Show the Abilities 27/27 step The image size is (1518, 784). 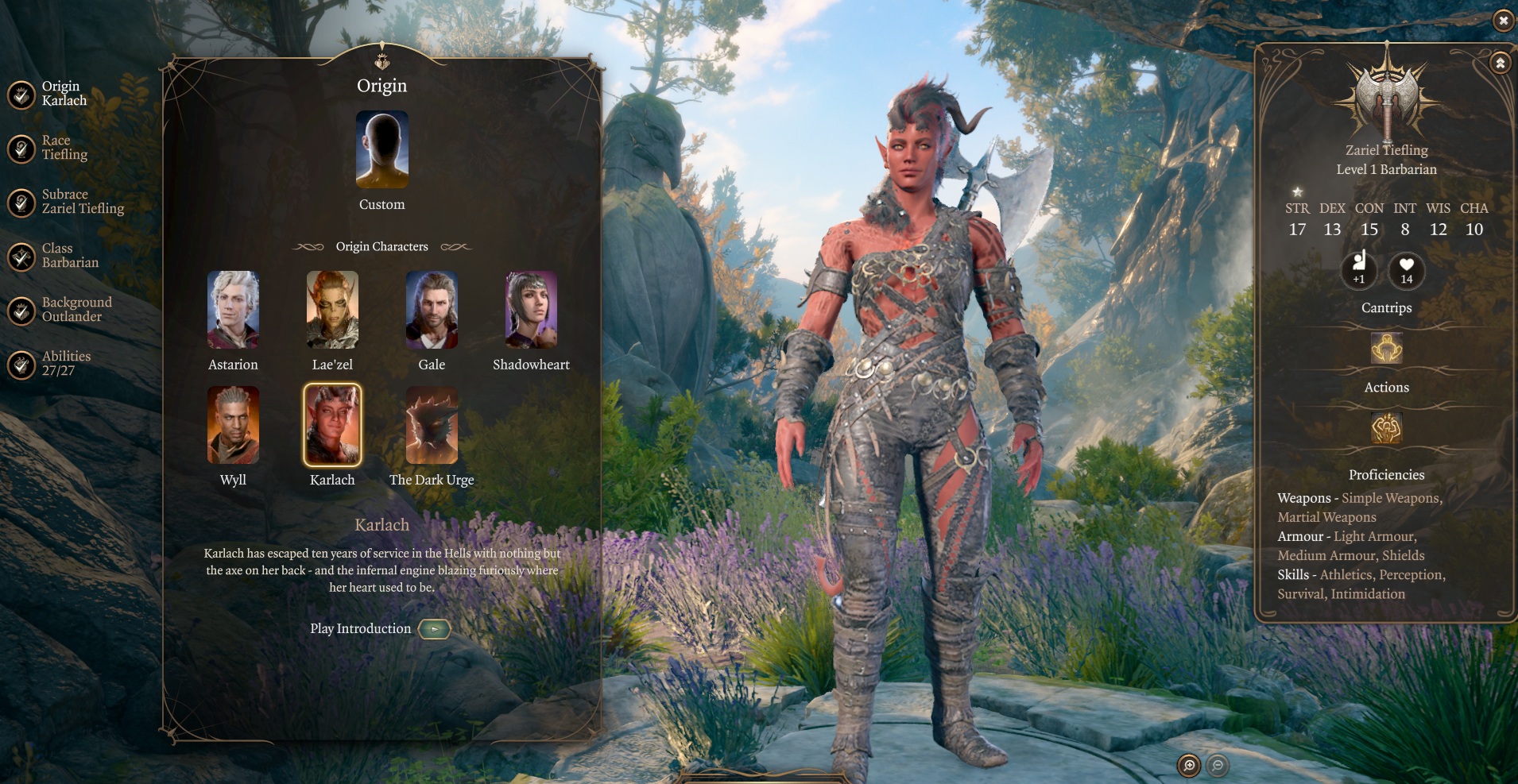click(x=48, y=364)
